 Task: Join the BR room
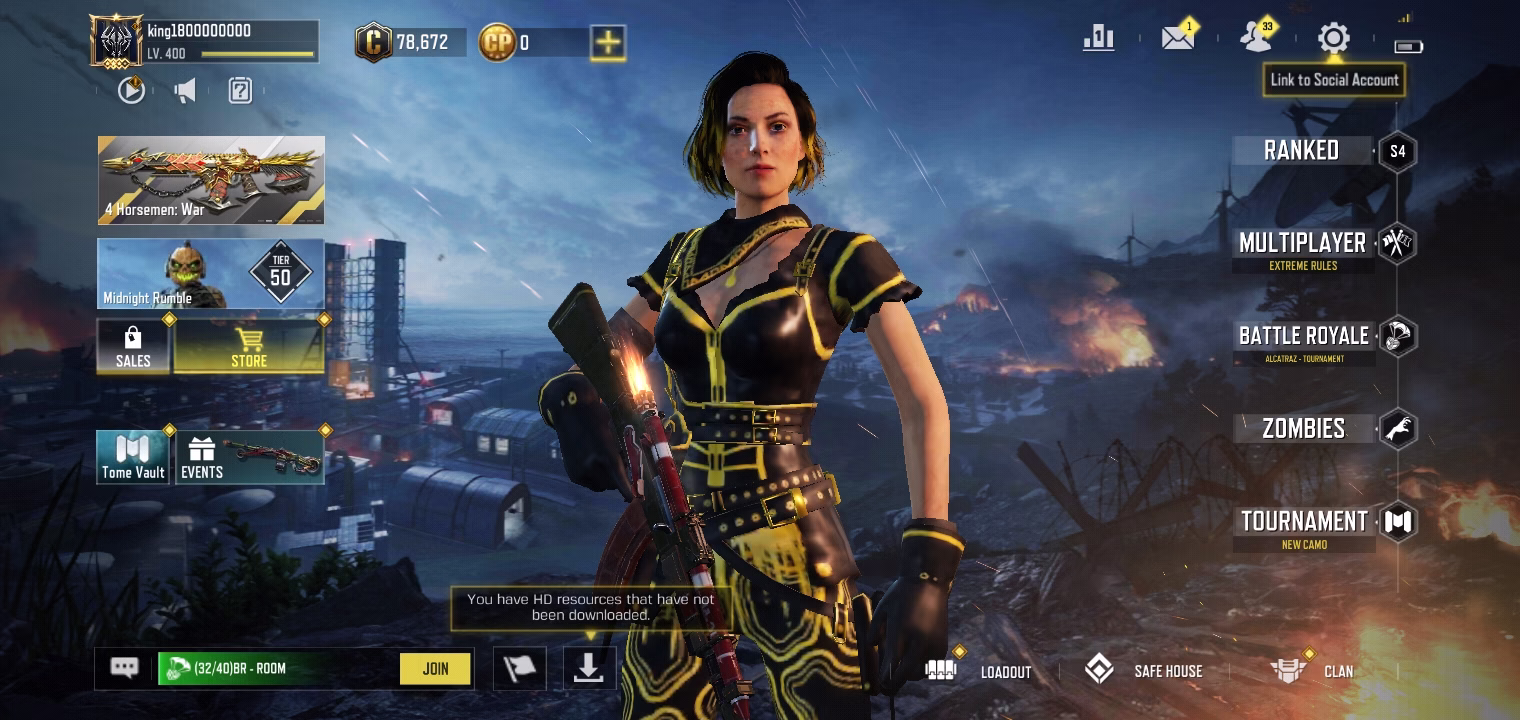[x=435, y=669]
